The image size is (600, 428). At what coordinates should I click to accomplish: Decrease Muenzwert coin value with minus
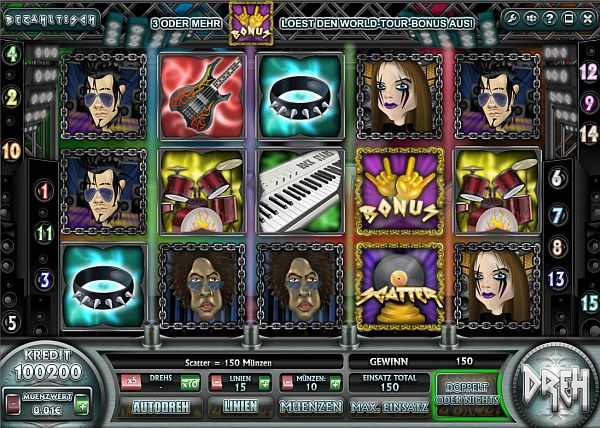point(11,405)
